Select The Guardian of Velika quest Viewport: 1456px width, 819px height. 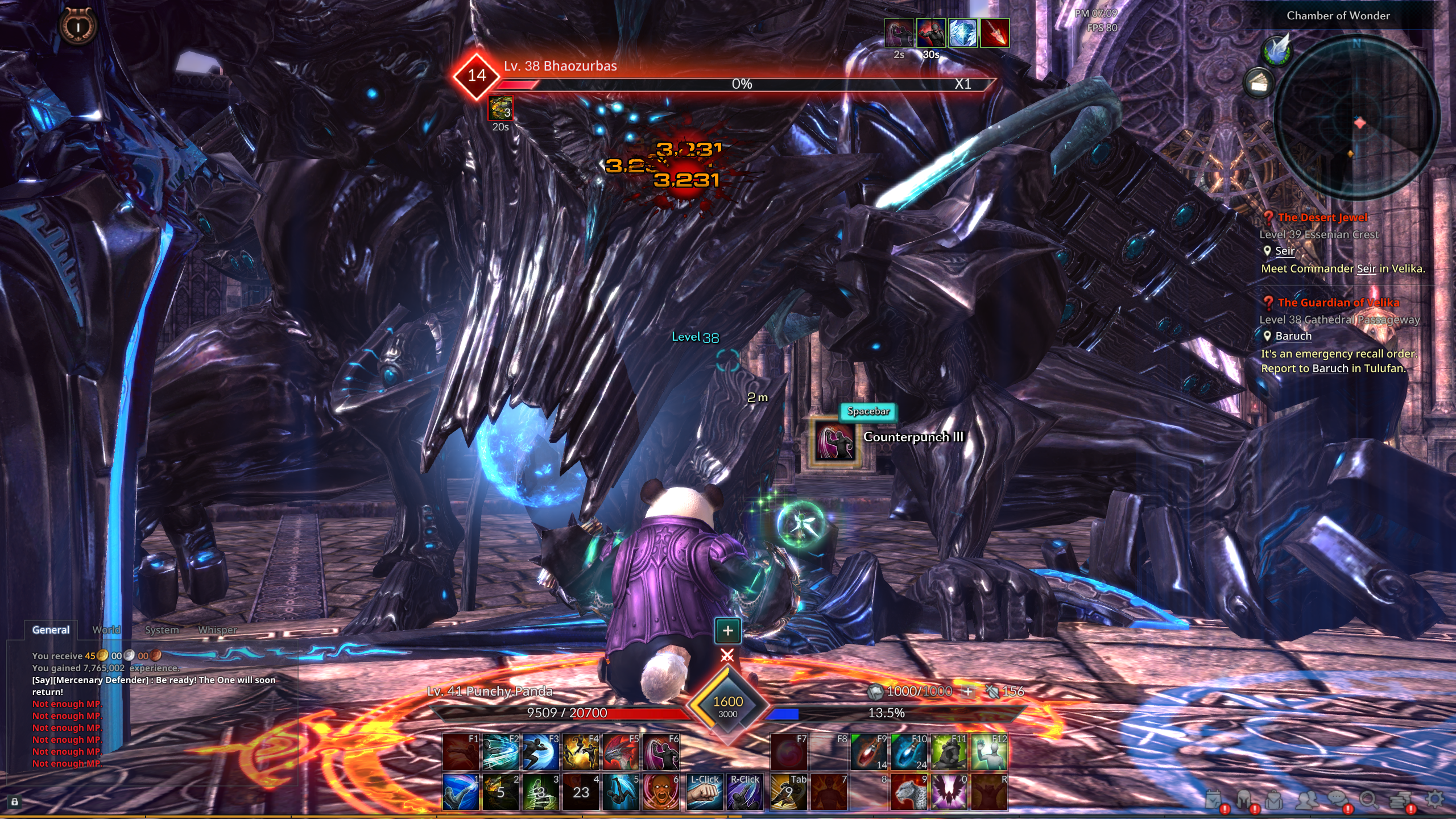pyautogui.click(x=1338, y=303)
